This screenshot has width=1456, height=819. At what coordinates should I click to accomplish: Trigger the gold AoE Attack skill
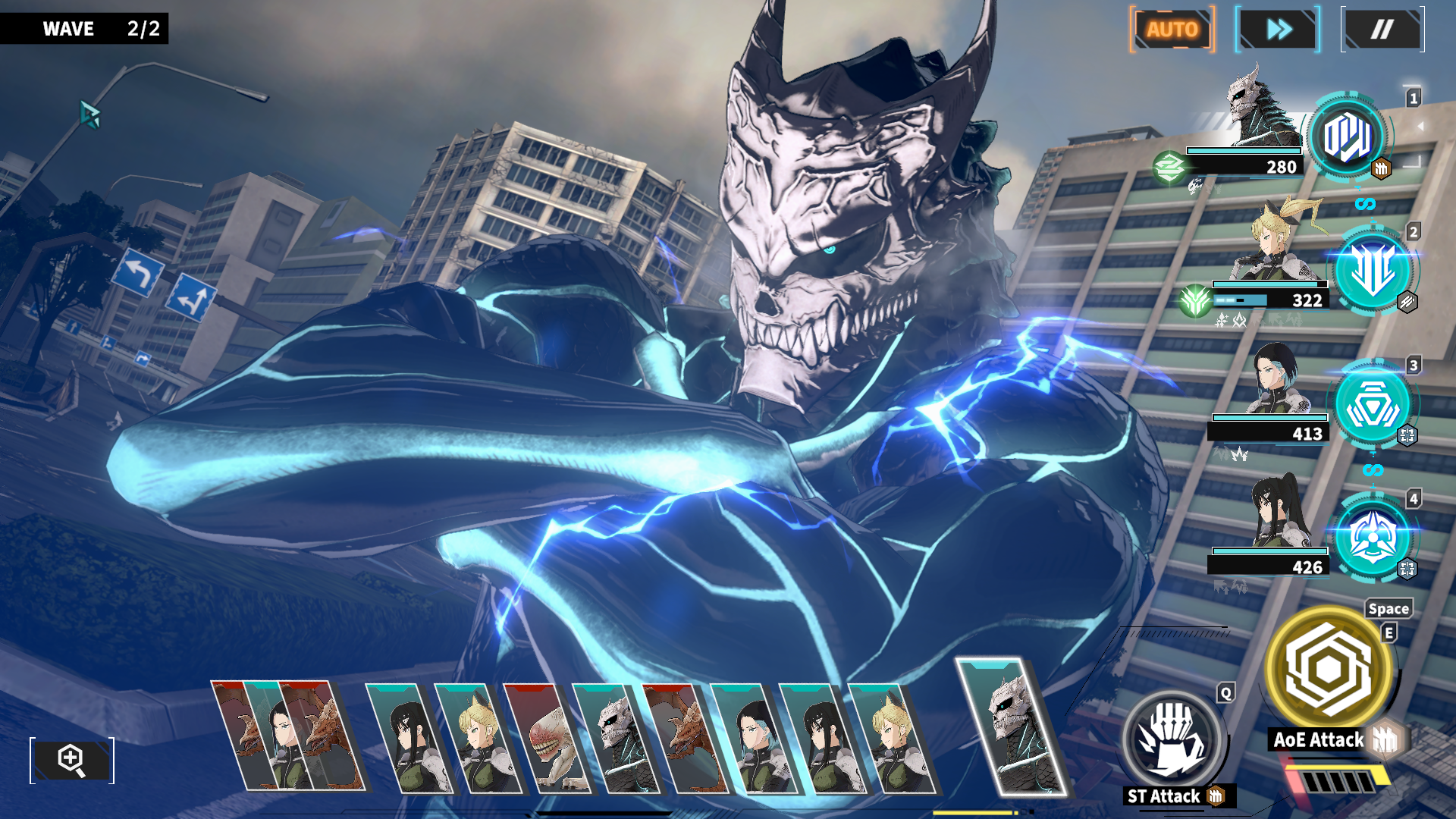pyautogui.click(x=1329, y=669)
